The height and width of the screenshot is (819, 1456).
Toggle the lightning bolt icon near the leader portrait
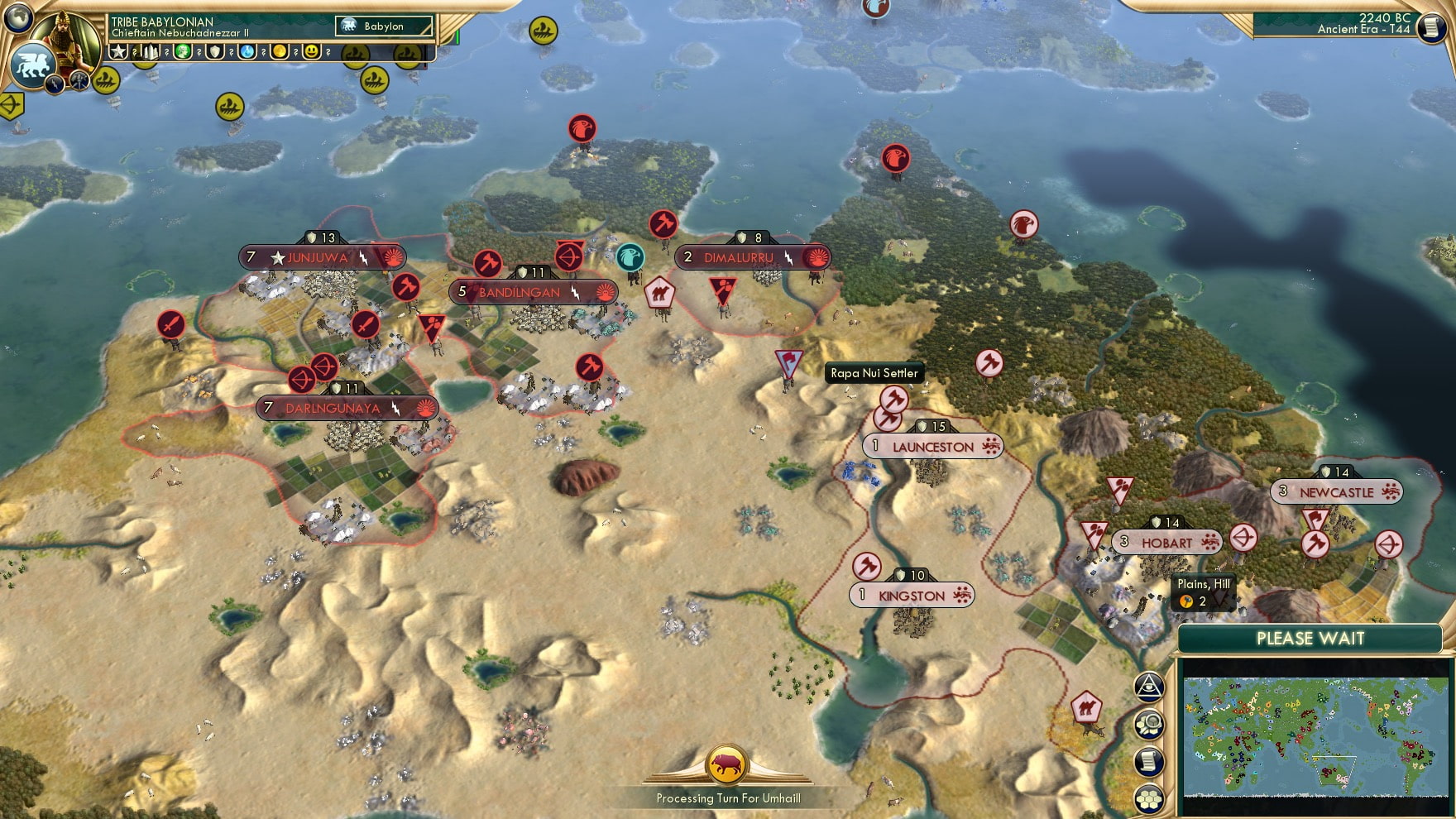[x=54, y=83]
